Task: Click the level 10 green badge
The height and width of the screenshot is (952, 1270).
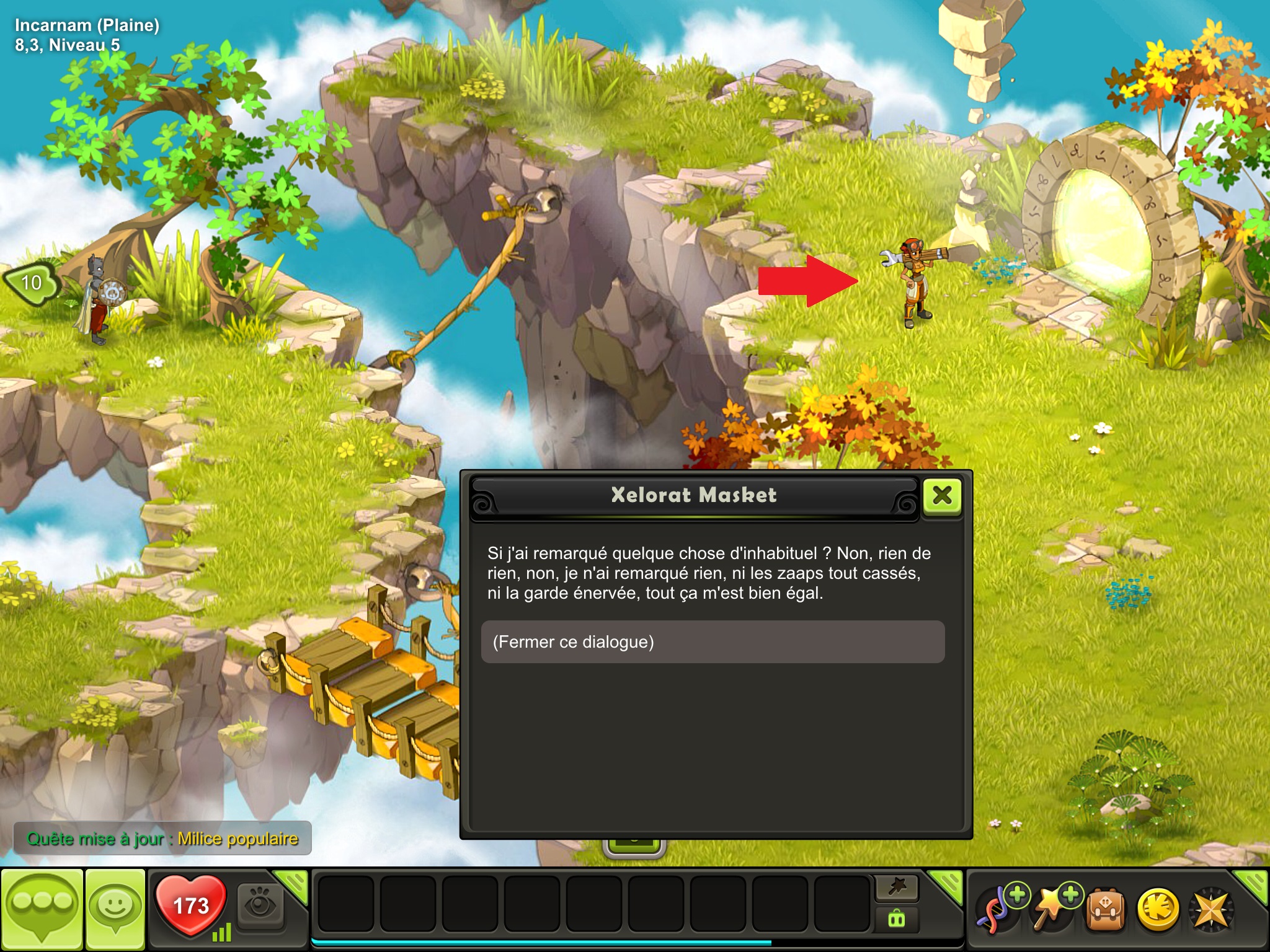Action: 31,283
